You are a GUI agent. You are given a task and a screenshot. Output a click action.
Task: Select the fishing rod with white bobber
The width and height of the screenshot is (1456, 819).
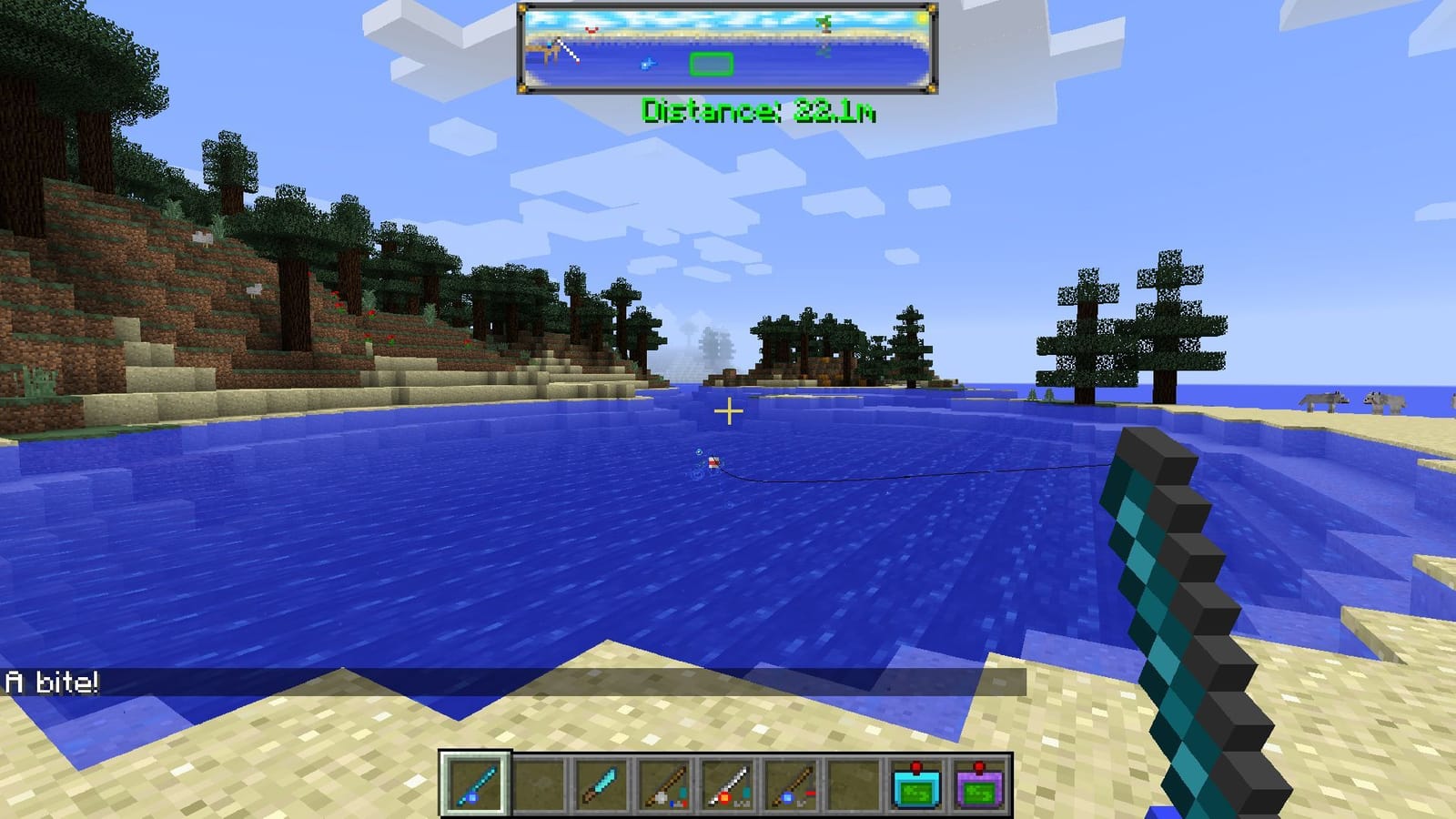666,784
